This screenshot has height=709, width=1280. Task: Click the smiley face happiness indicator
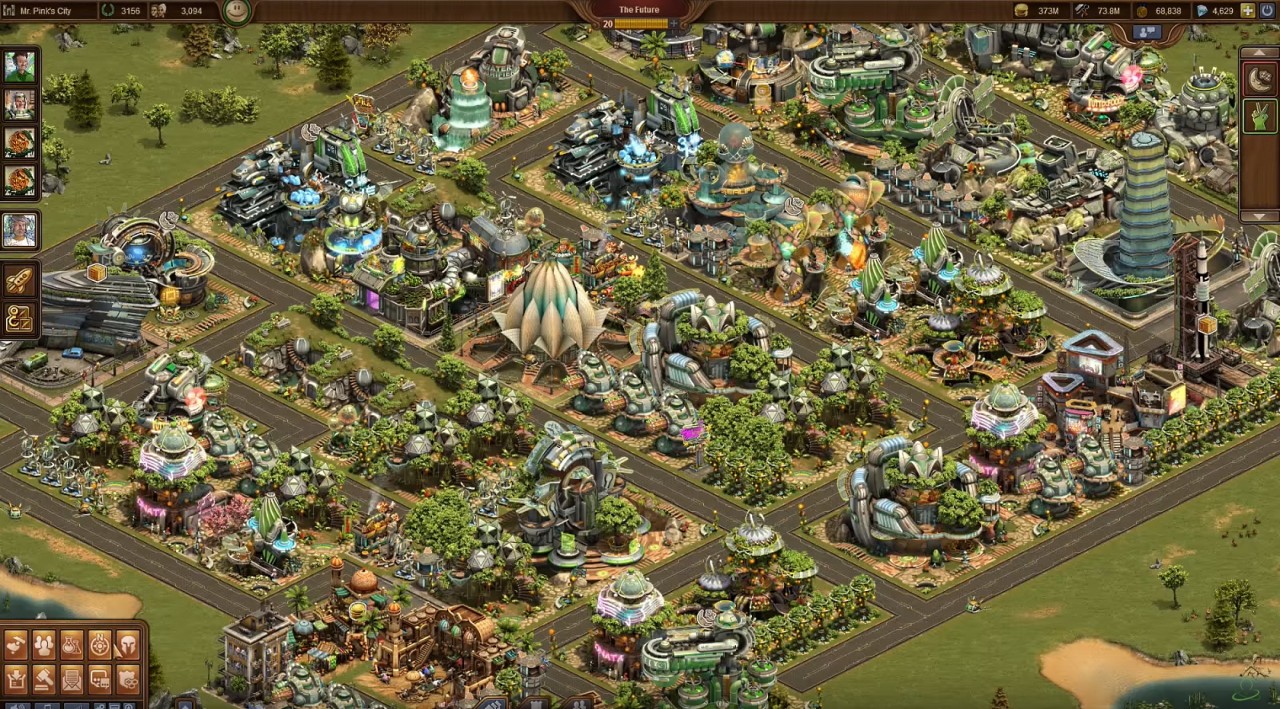pos(236,11)
